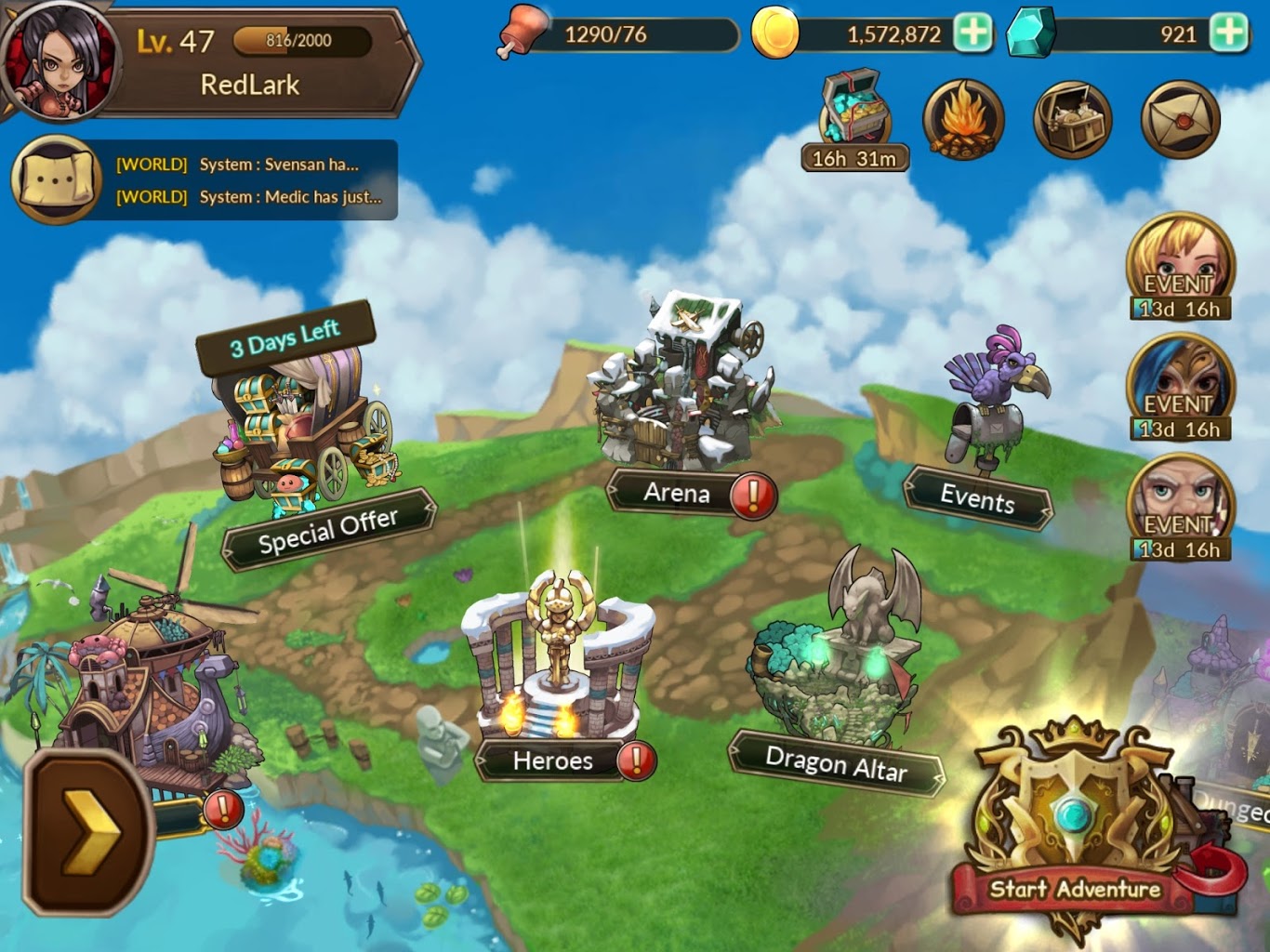Viewport: 1270px width, 952px height.
Task: Open the blonde hero event
Action: click(x=1180, y=267)
